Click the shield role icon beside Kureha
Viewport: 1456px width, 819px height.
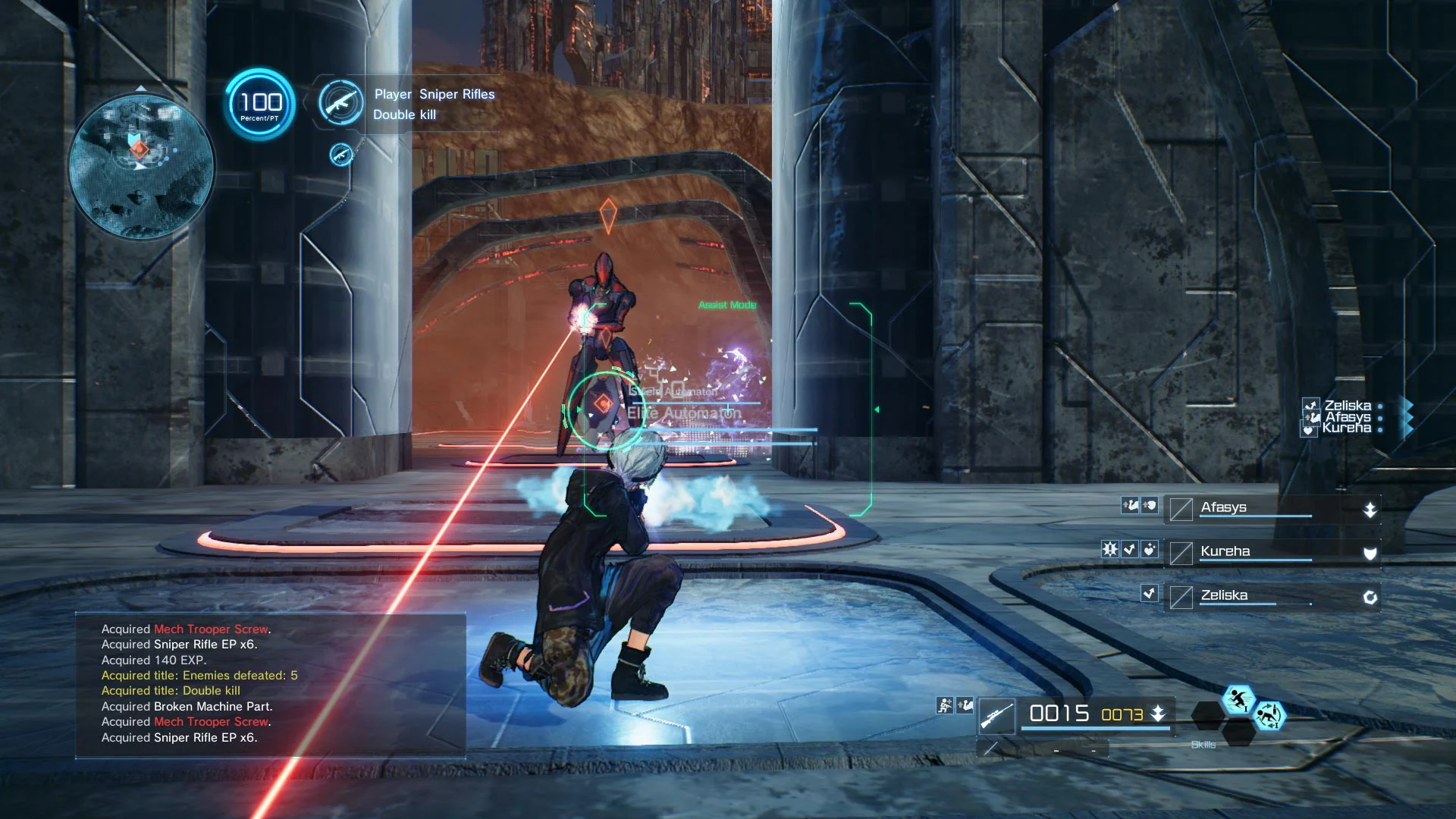pyautogui.click(x=1370, y=553)
